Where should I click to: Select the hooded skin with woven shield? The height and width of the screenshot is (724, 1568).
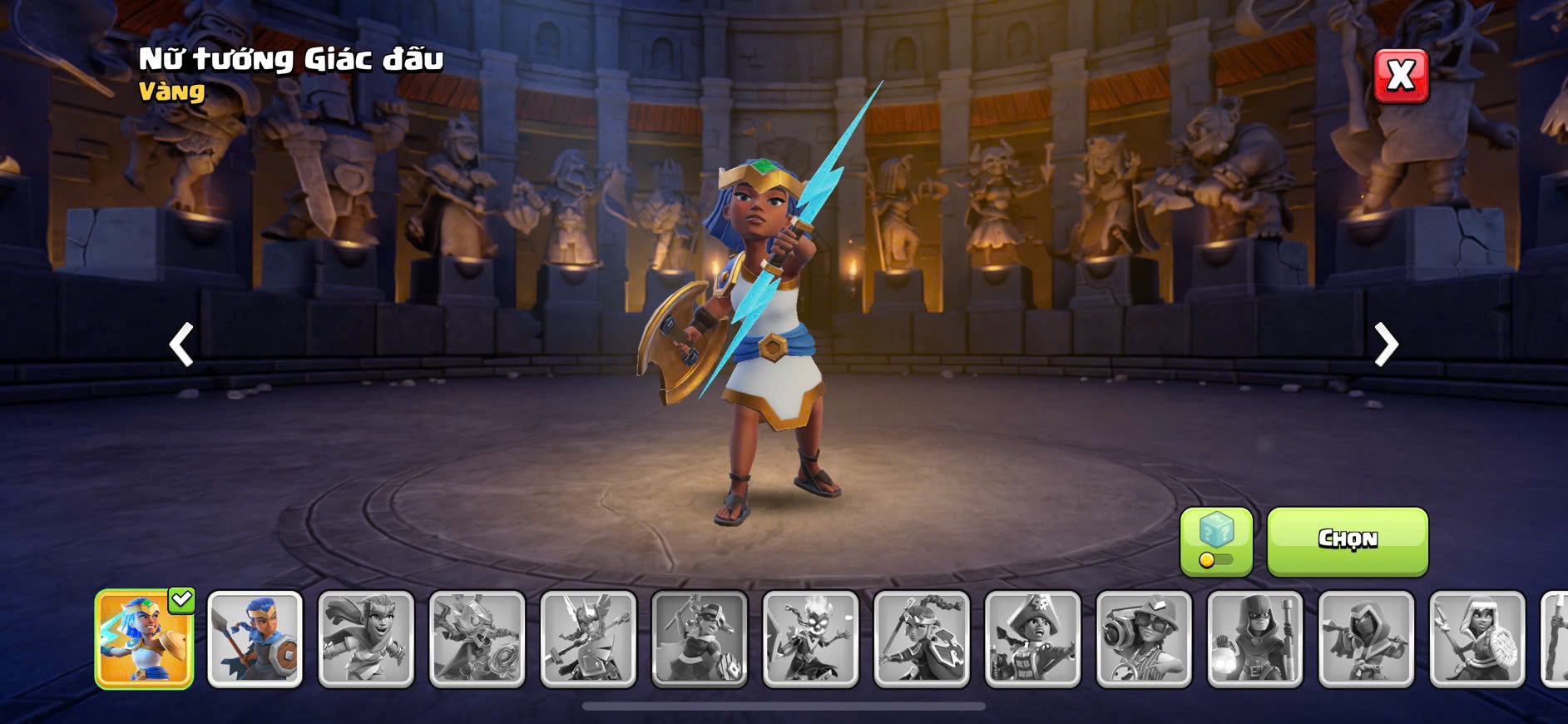tap(1477, 639)
